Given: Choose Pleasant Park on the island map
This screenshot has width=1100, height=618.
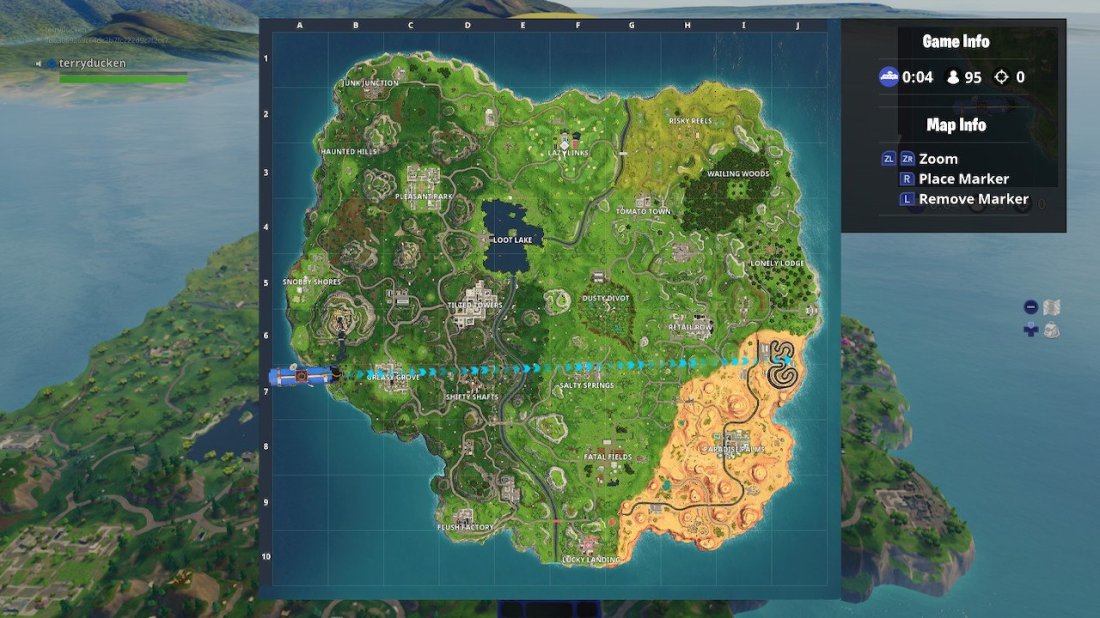Looking at the screenshot, I should tap(424, 196).
